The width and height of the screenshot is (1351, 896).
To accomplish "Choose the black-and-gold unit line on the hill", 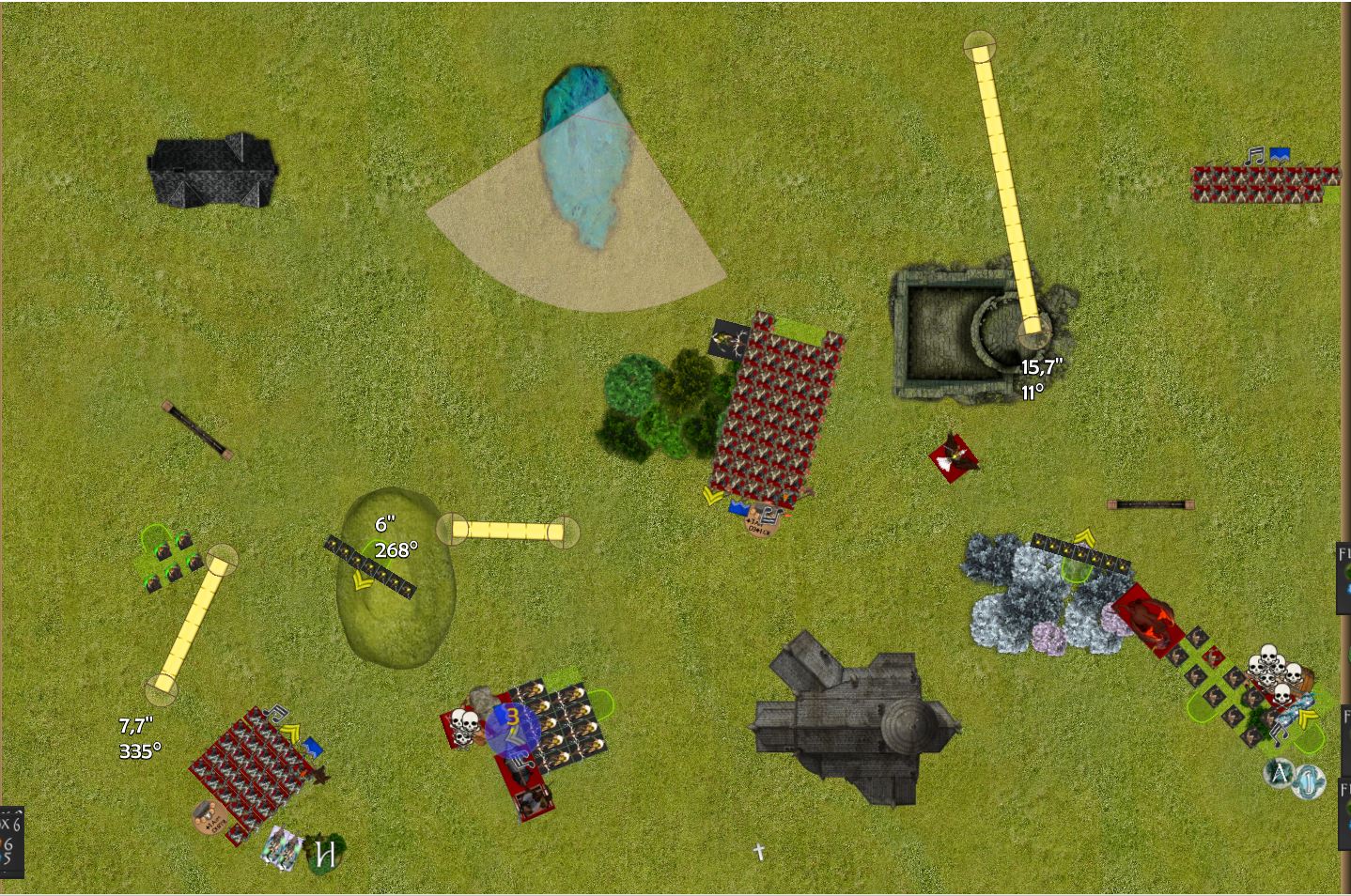I will pyautogui.click(x=369, y=566).
